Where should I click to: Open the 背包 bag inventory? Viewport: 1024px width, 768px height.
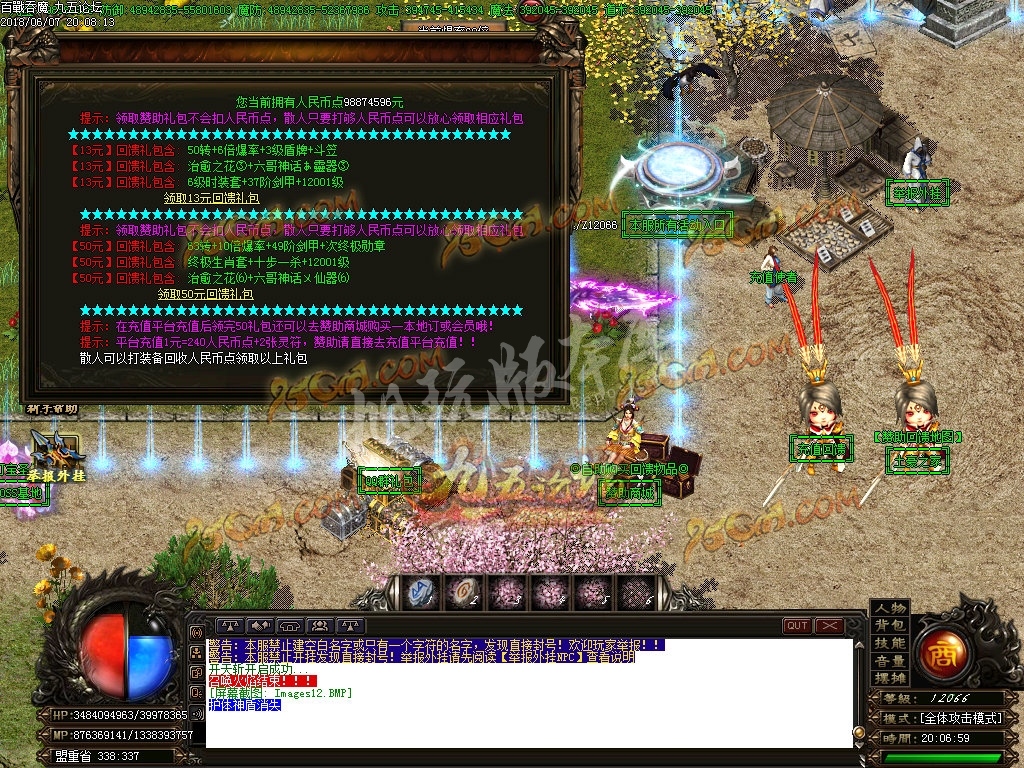click(x=889, y=625)
